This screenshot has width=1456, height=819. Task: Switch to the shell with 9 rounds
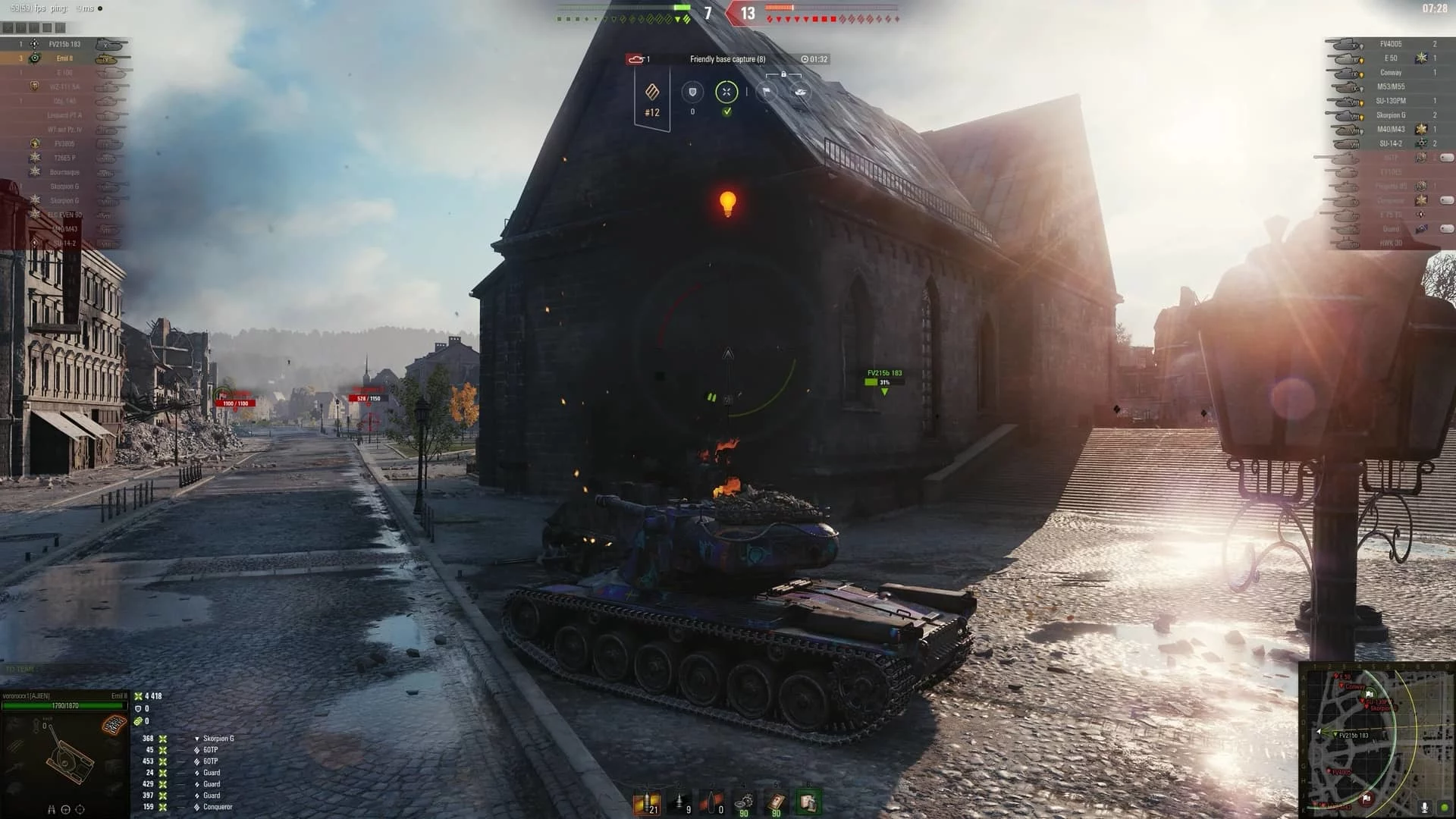680,802
